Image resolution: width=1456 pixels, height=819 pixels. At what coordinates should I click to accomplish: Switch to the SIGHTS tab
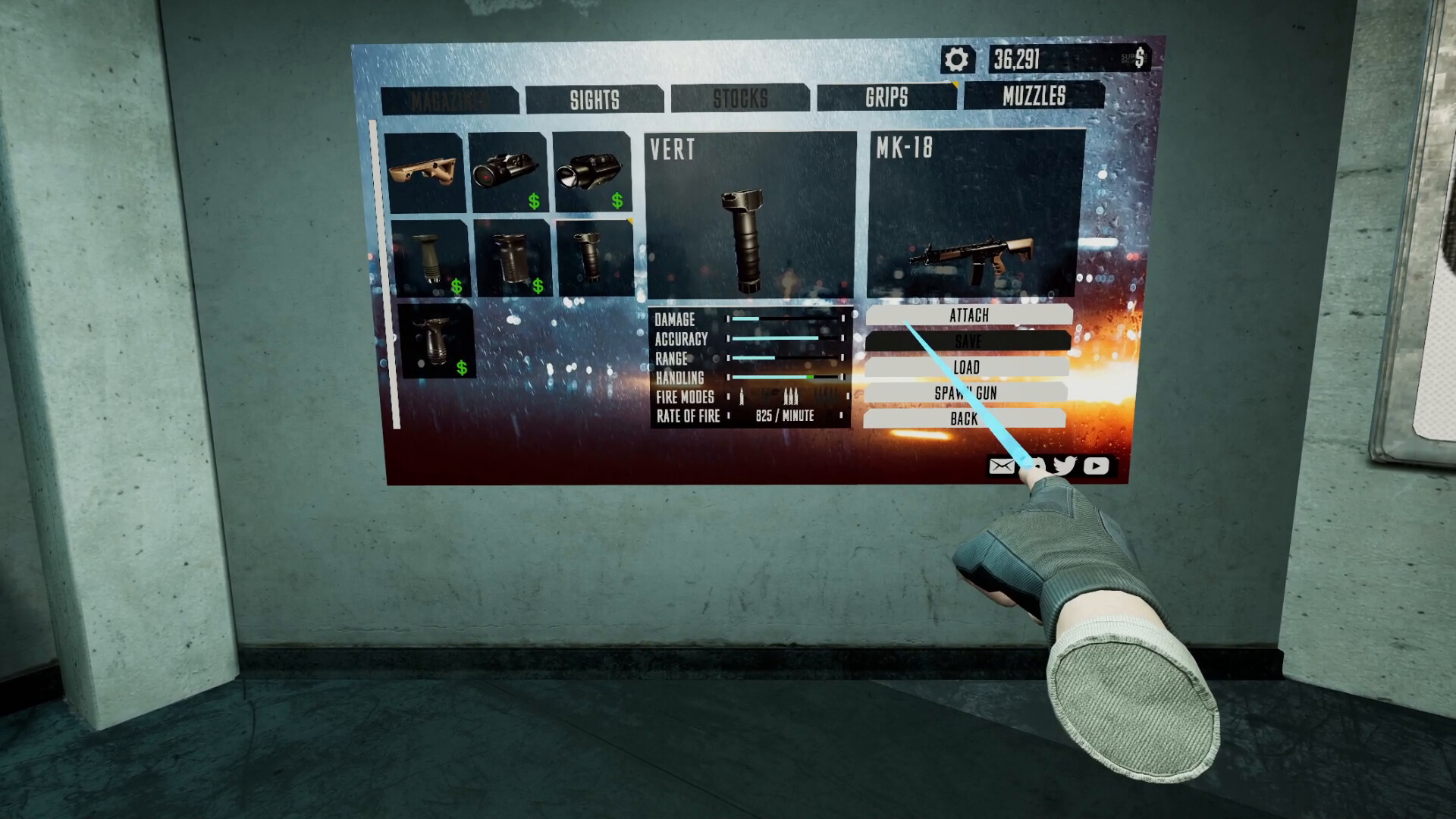pyautogui.click(x=595, y=99)
